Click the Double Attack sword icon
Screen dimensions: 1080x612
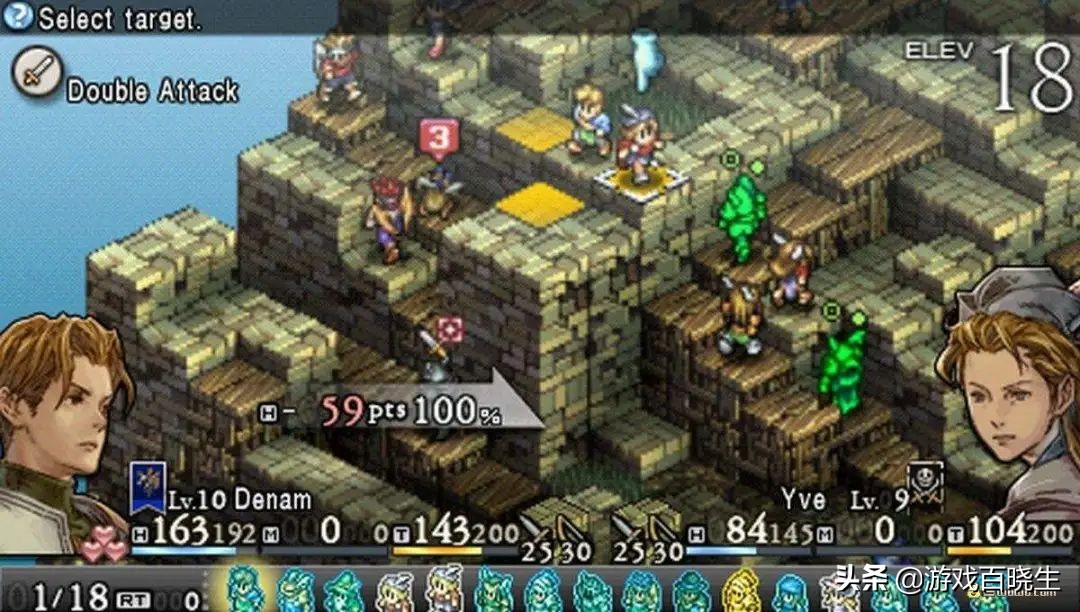point(37,73)
